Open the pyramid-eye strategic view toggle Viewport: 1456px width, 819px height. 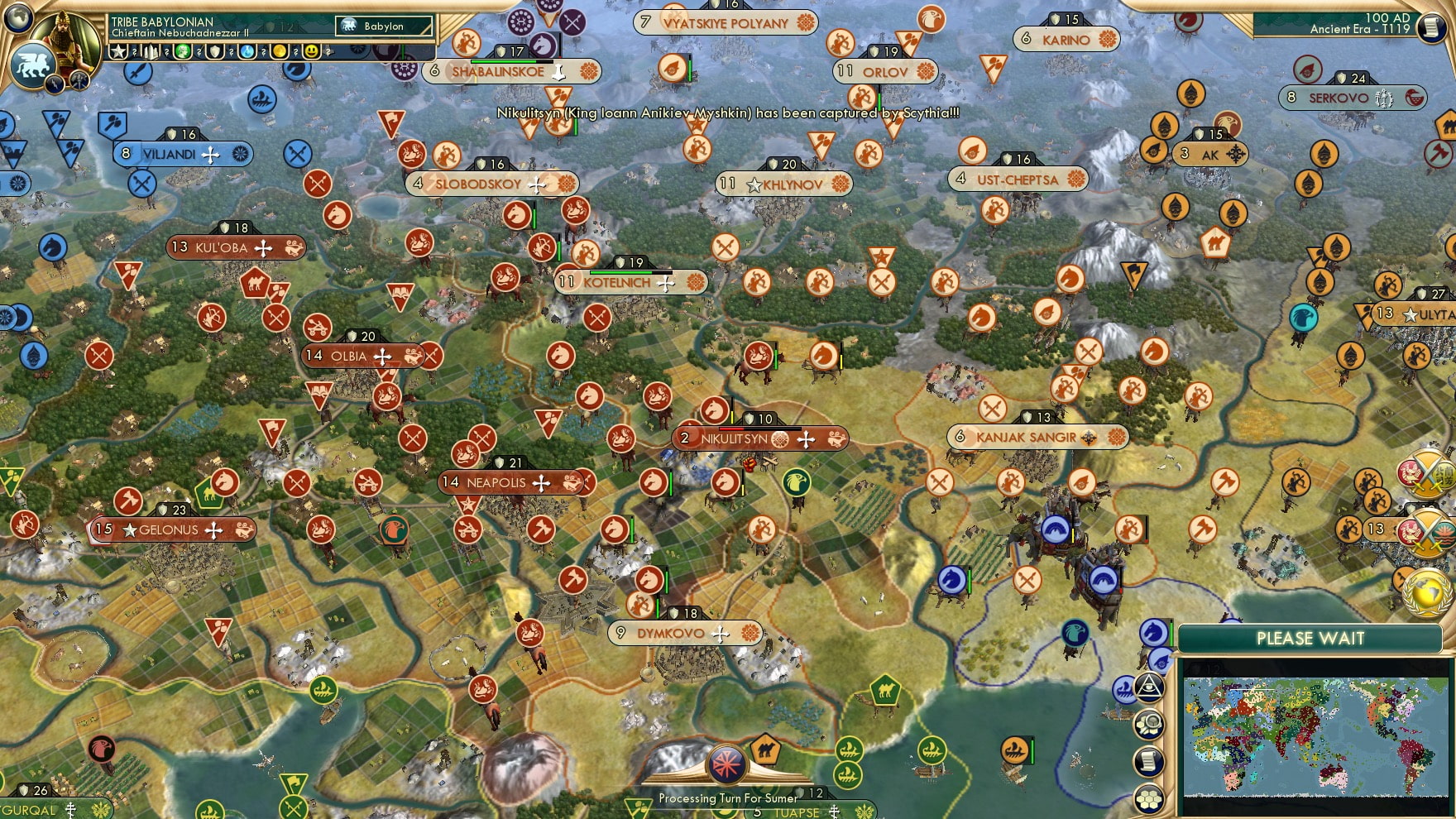pyautogui.click(x=1150, y=687)
